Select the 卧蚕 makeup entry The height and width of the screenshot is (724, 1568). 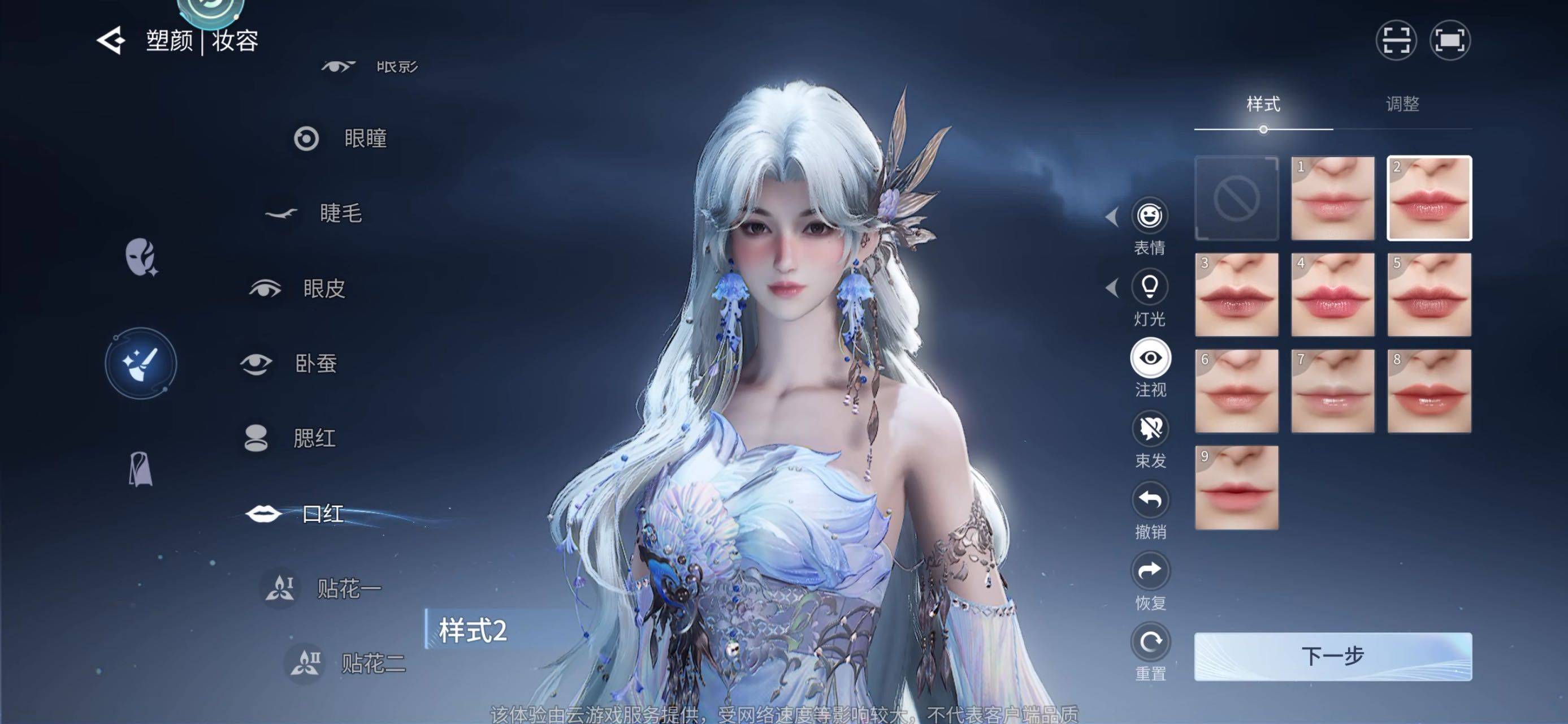coord(315,364)
